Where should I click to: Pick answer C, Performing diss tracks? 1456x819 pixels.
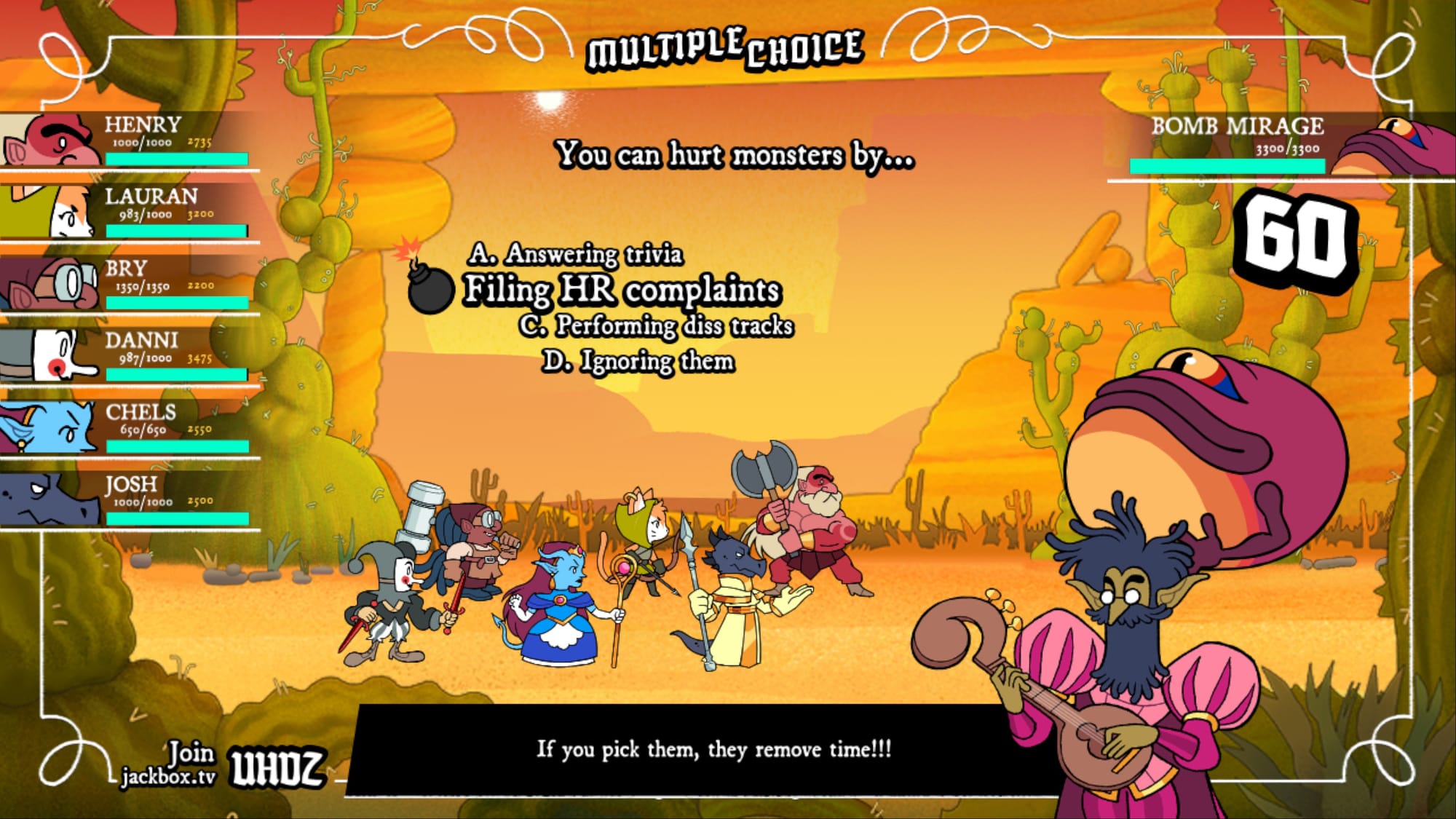[656, 325]
